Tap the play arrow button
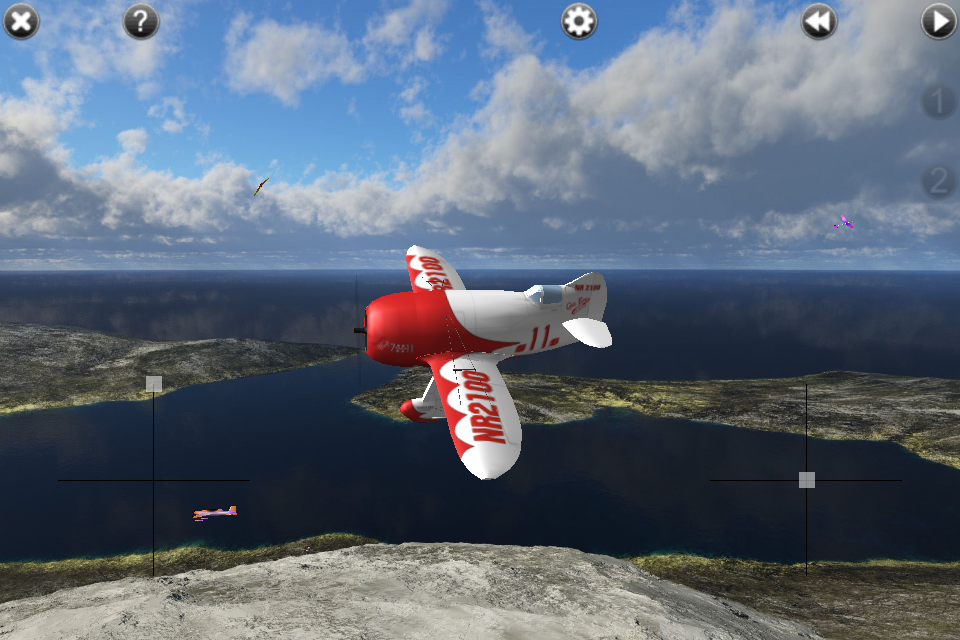The height and width of the screenshot is (640, 960). 939,21
